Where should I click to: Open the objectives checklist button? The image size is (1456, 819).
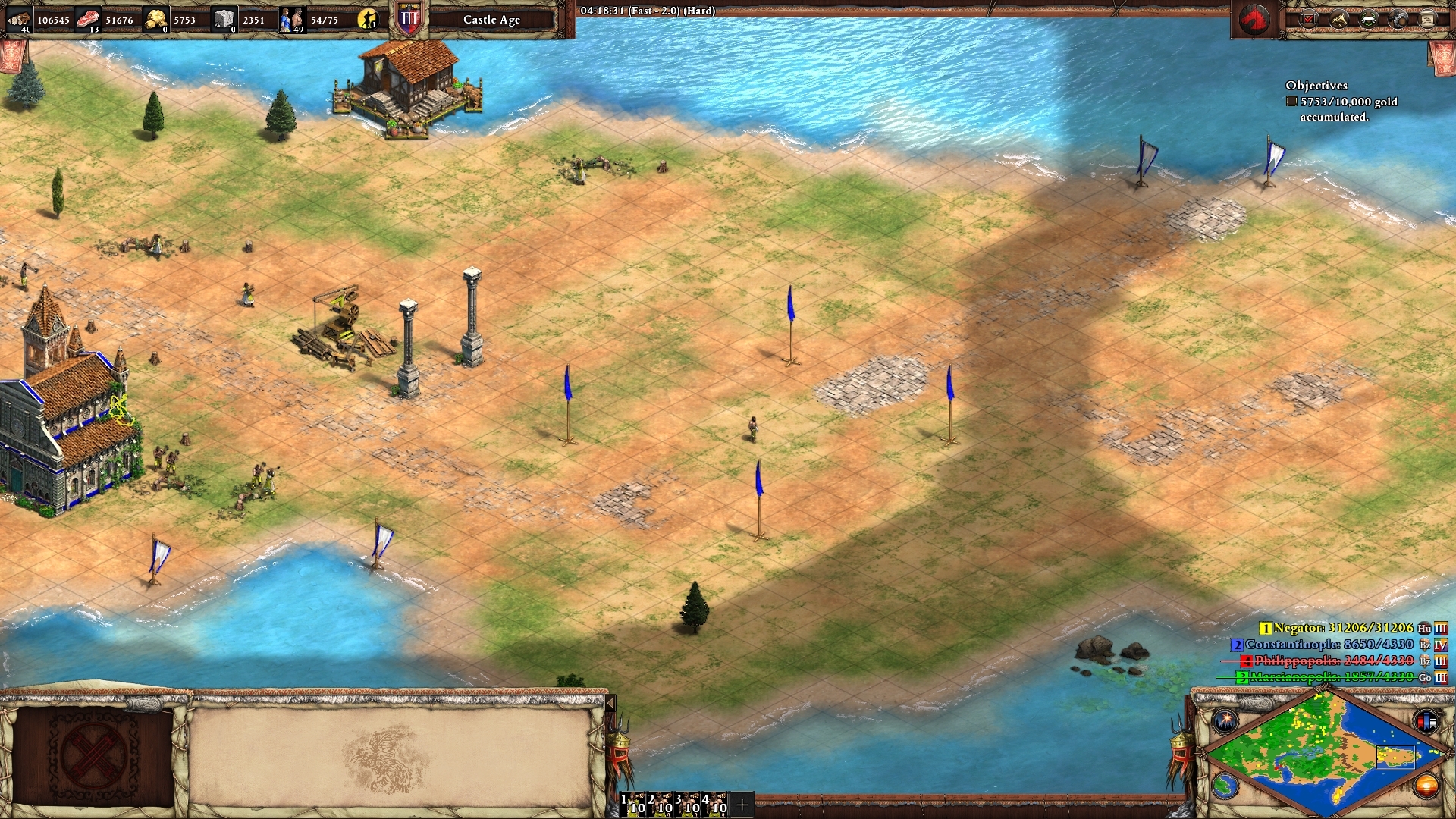(1310, 20)
